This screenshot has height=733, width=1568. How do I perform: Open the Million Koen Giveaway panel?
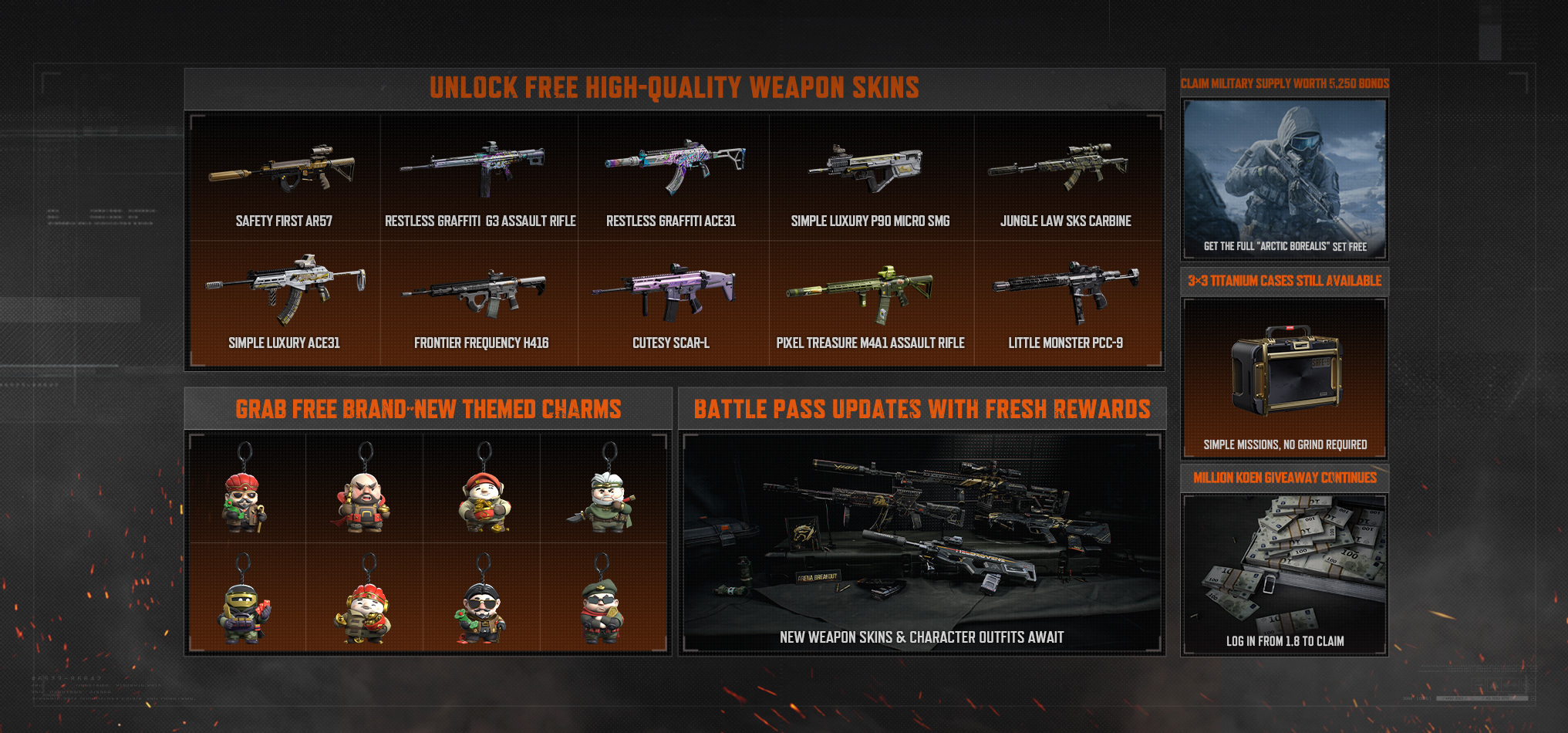1284,575
